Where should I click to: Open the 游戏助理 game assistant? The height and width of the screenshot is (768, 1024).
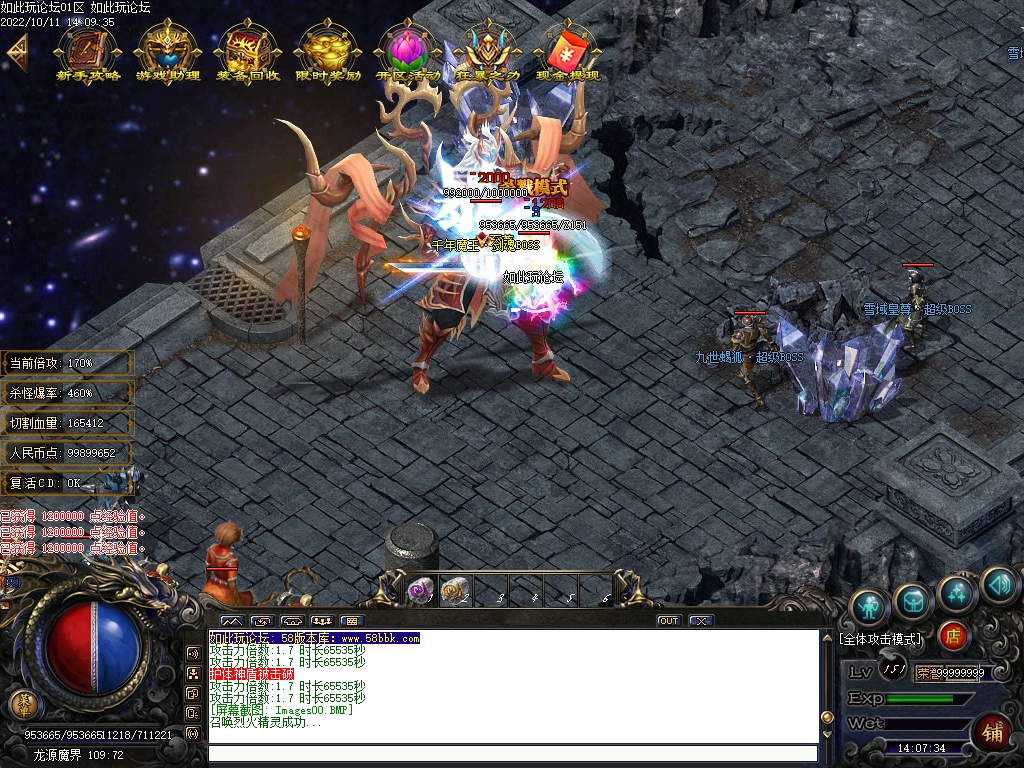(x=167, y=48)
